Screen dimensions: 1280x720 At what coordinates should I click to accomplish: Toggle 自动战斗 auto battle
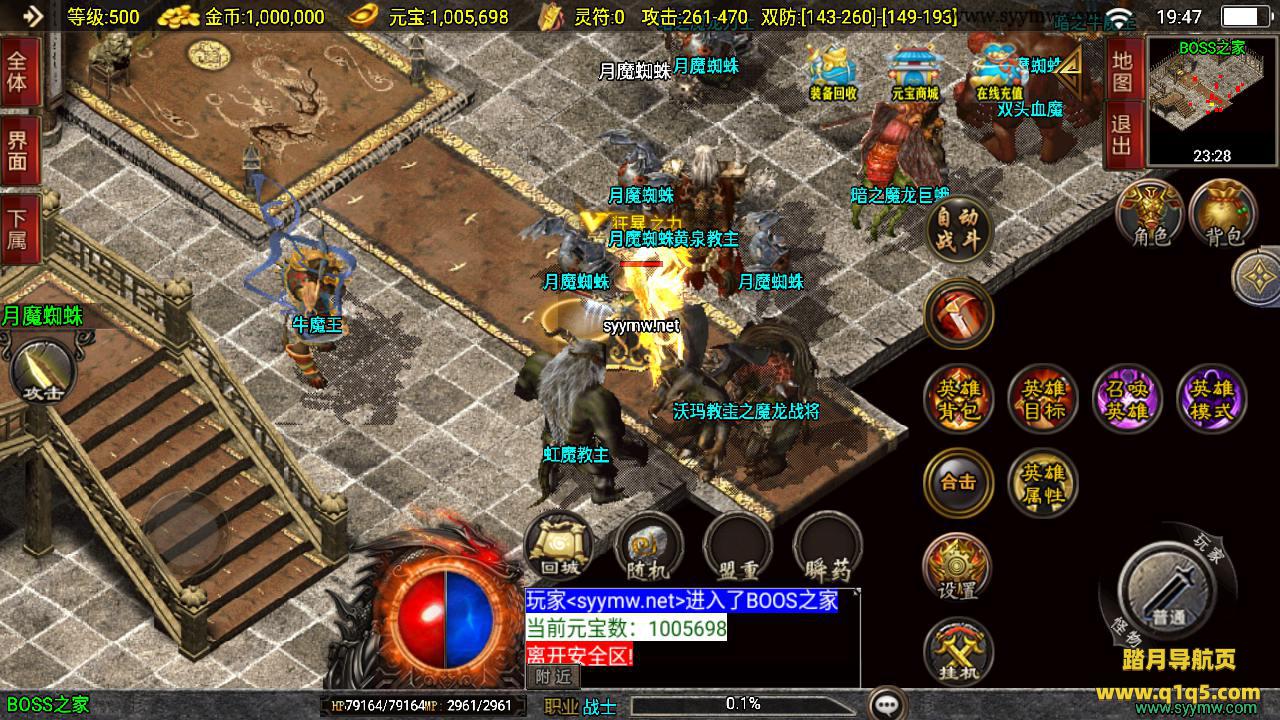959,229
